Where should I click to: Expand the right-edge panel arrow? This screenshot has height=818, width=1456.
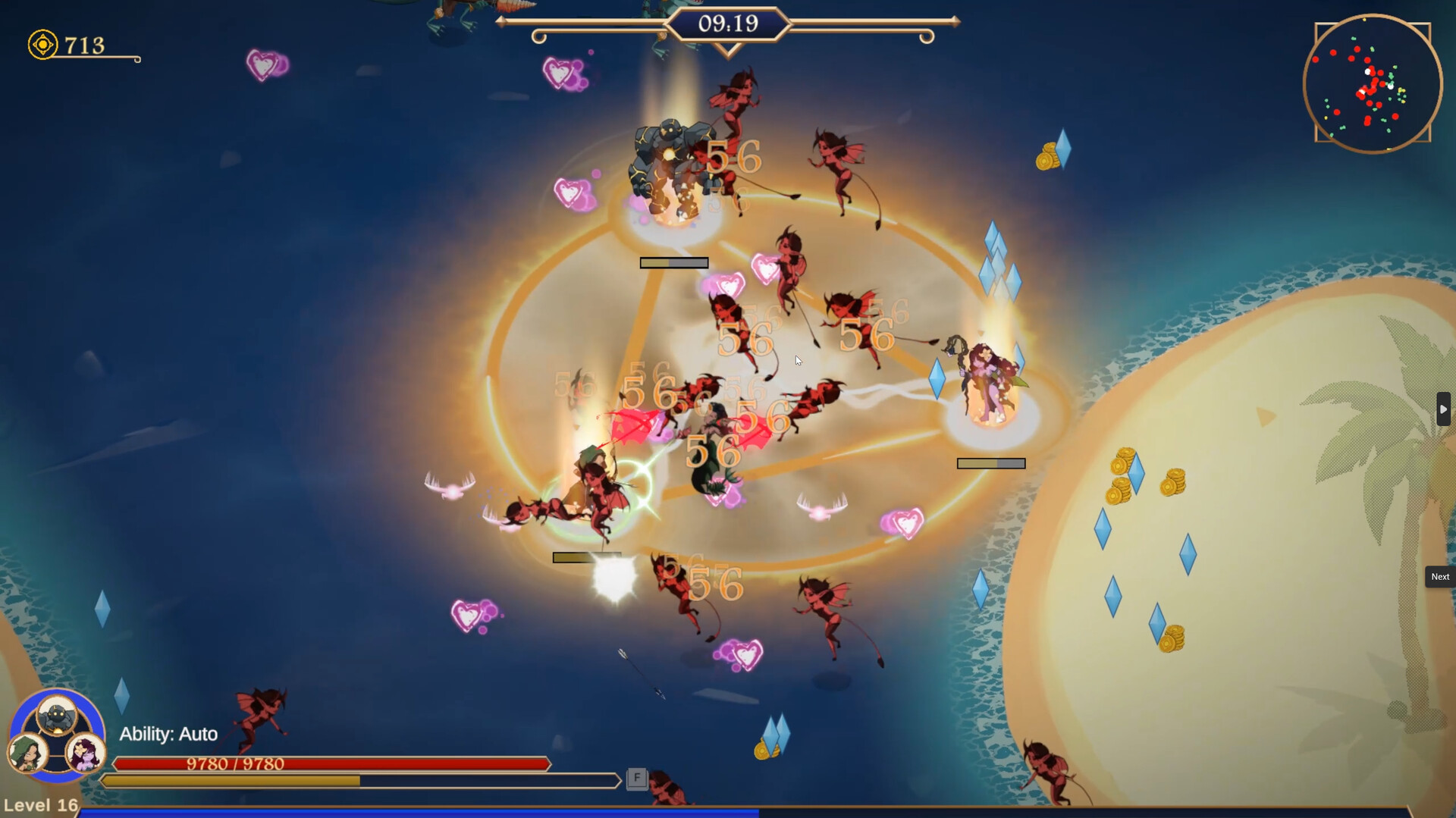coord(1444,409)
